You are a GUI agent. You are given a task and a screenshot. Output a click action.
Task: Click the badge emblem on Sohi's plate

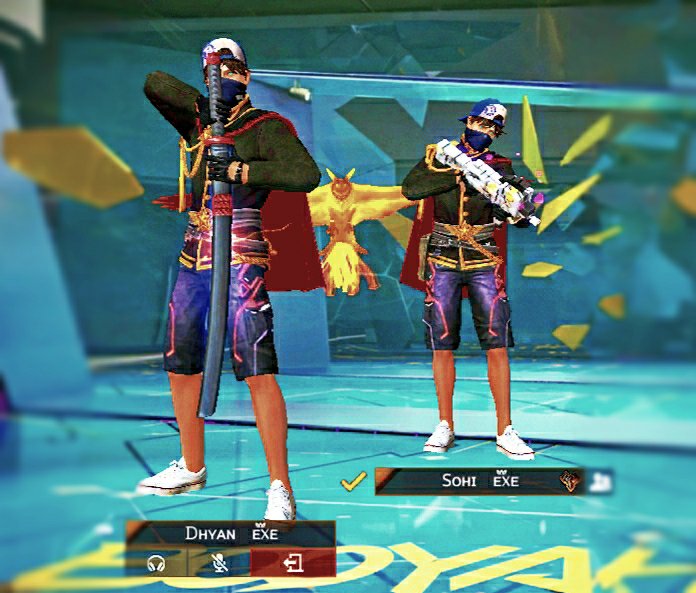click(x=570, y=481)
